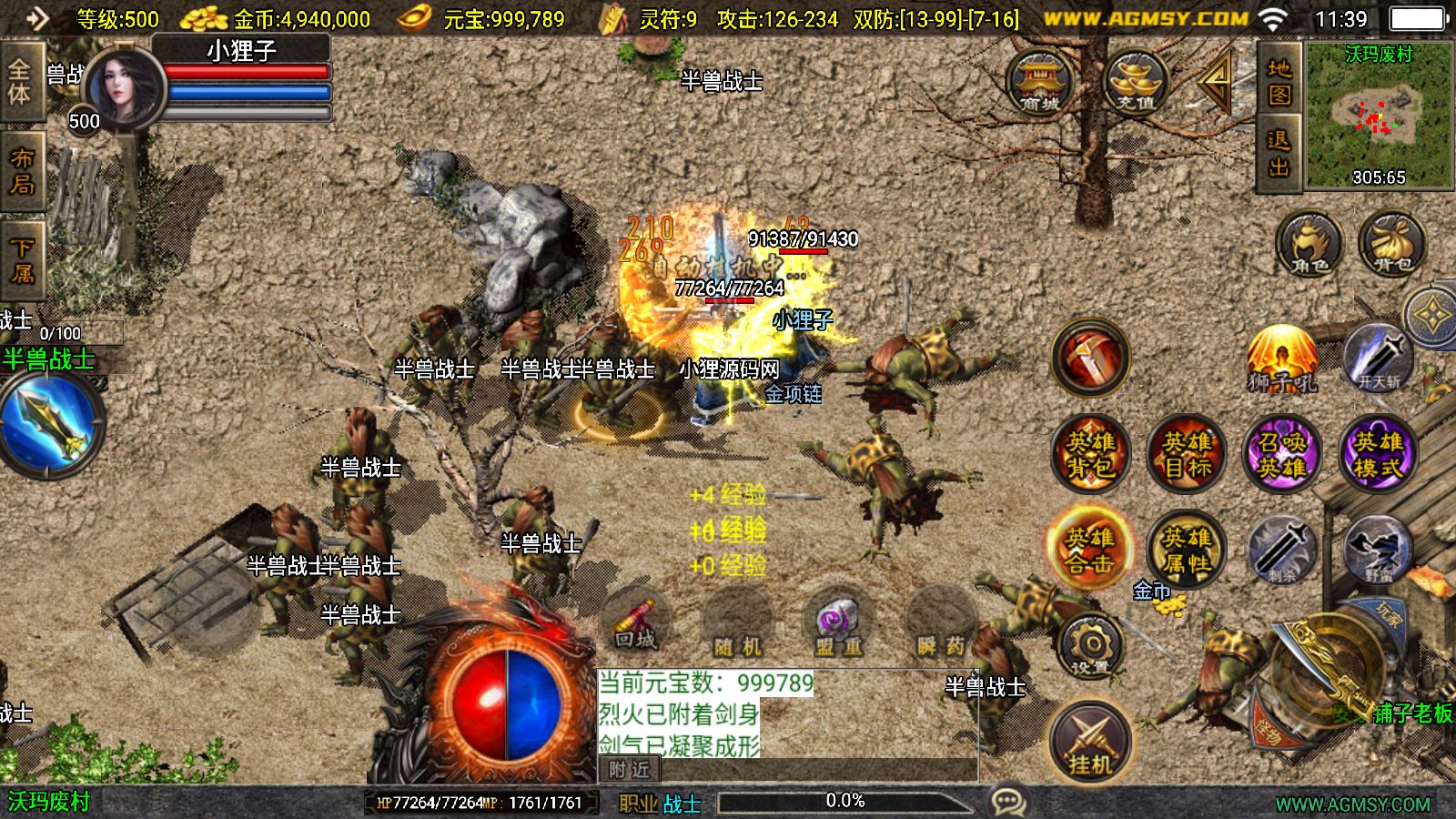Open 英雄背包 hero bag

point(1090,454)
